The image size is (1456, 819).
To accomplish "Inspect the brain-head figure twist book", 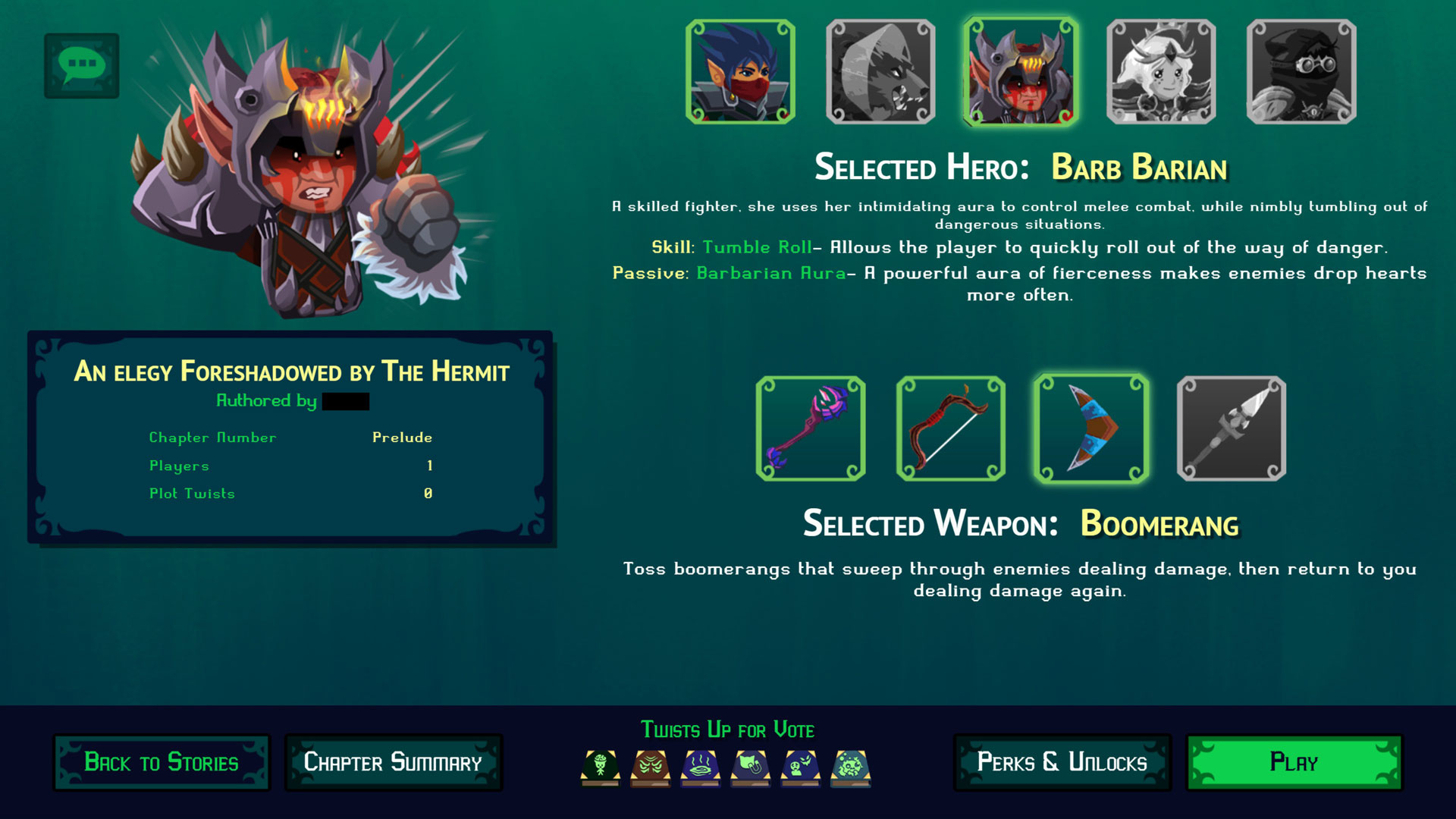I will pyautogui.click(x=601, y=767).
